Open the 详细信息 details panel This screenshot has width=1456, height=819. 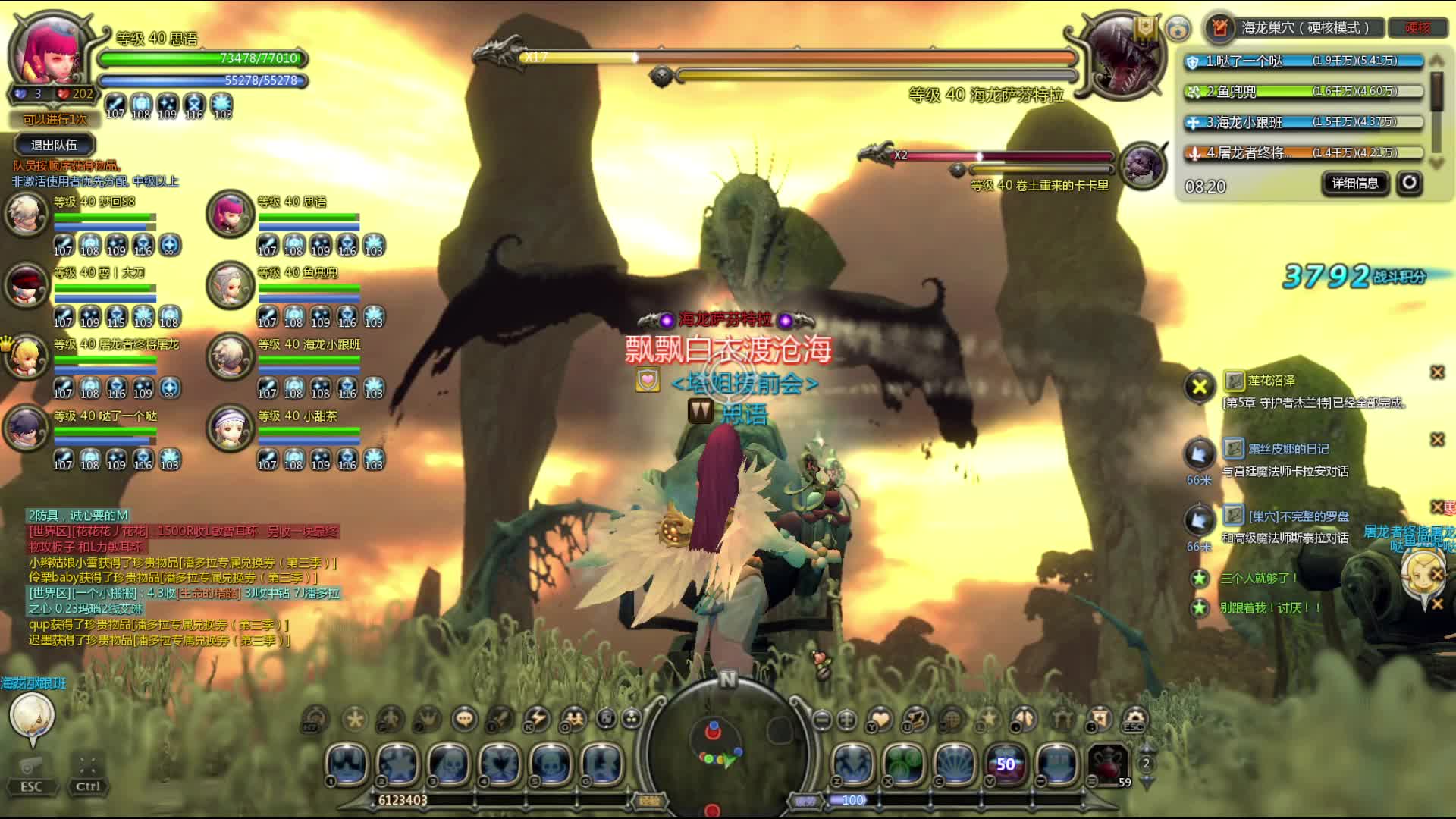(x=1355, y=183)
